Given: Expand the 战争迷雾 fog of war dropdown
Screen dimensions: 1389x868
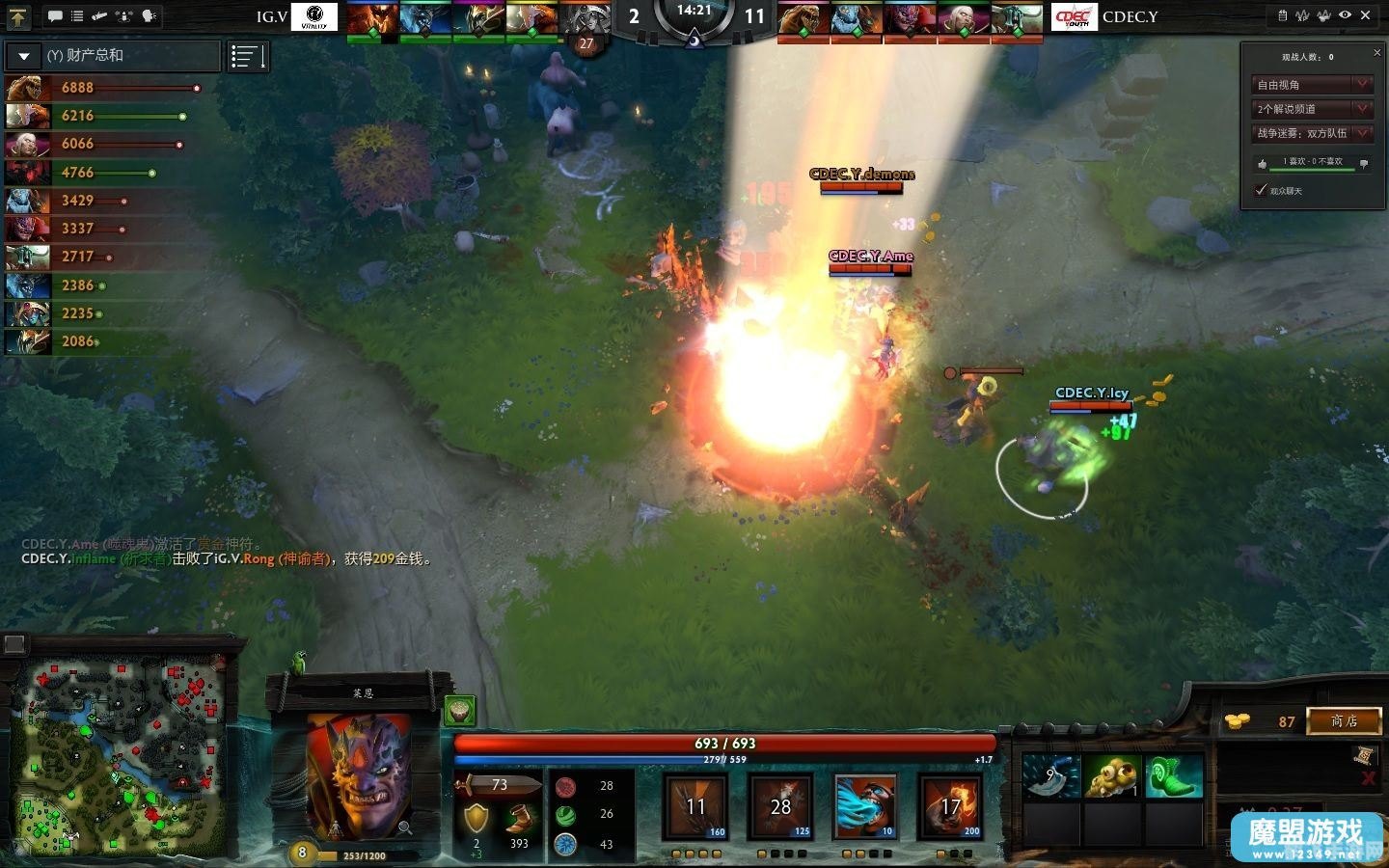Looking at the screenshot, I should click(x=1310, y=132).
